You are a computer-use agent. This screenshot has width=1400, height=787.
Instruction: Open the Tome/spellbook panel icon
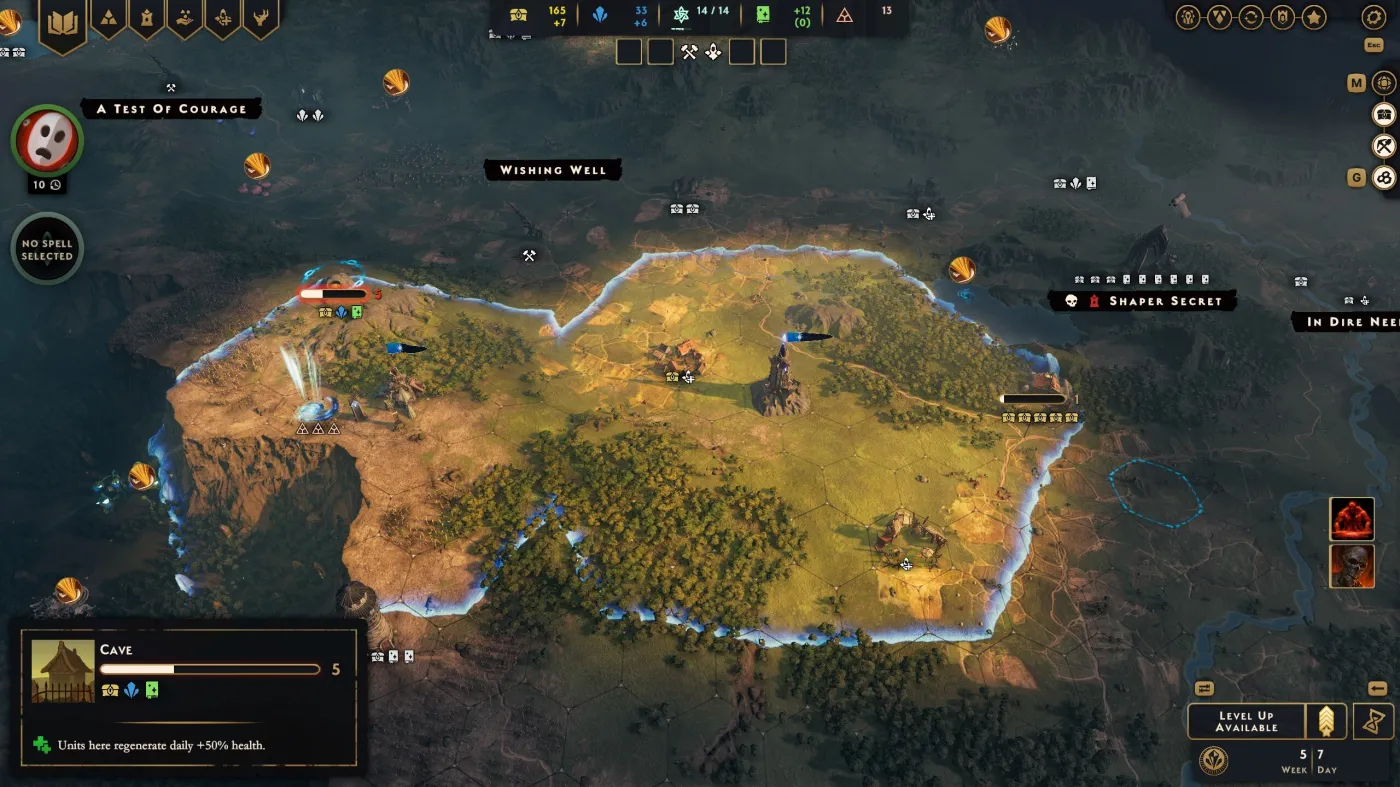click(x=62, y=17)
